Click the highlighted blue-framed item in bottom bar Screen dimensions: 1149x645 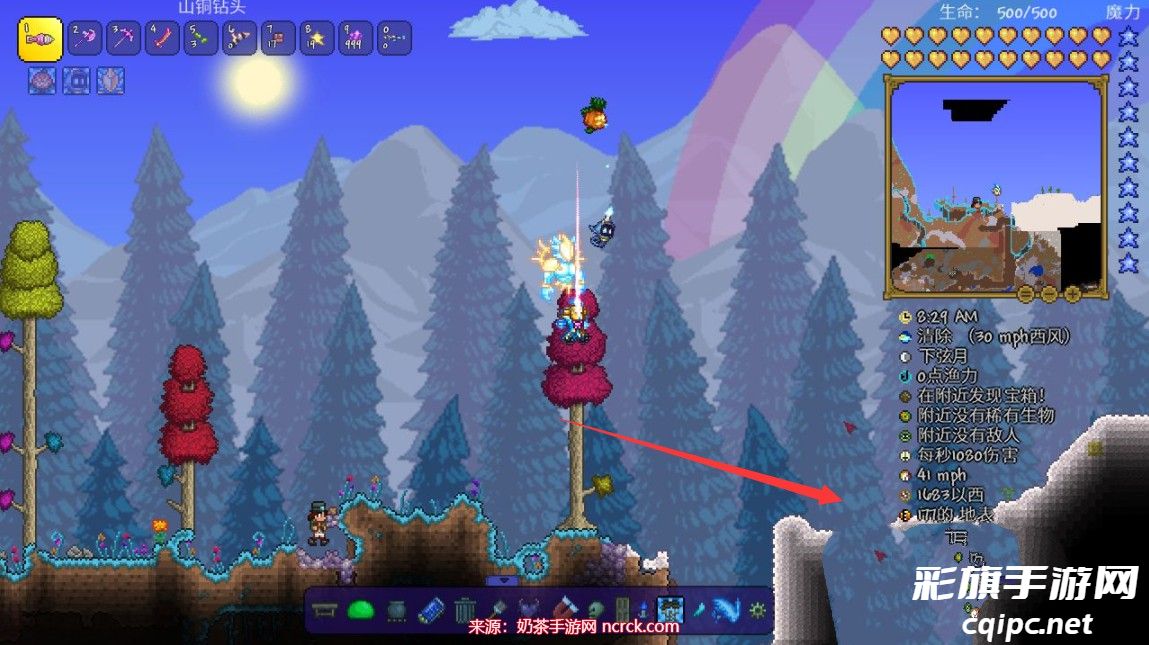670,608
